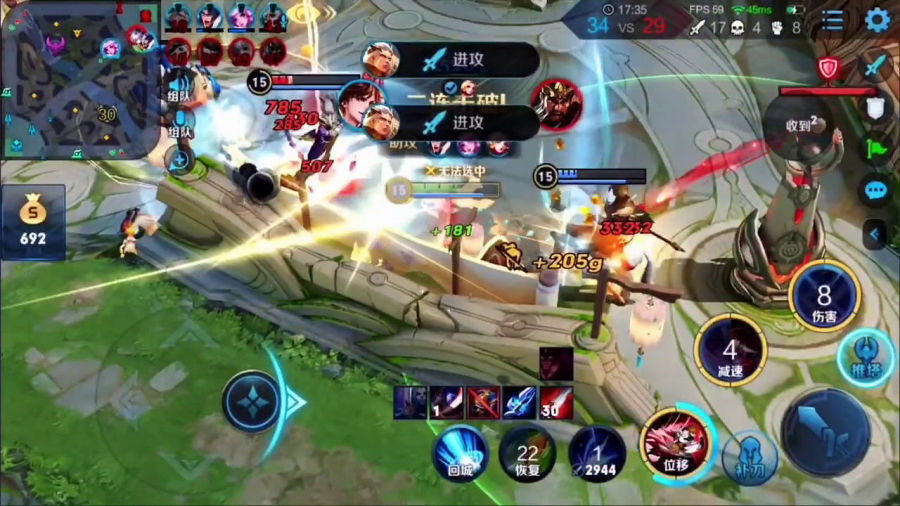The height and width of the screenshot is (506, 900).
Task: Click the battlefield minimap
Action: 80,80
